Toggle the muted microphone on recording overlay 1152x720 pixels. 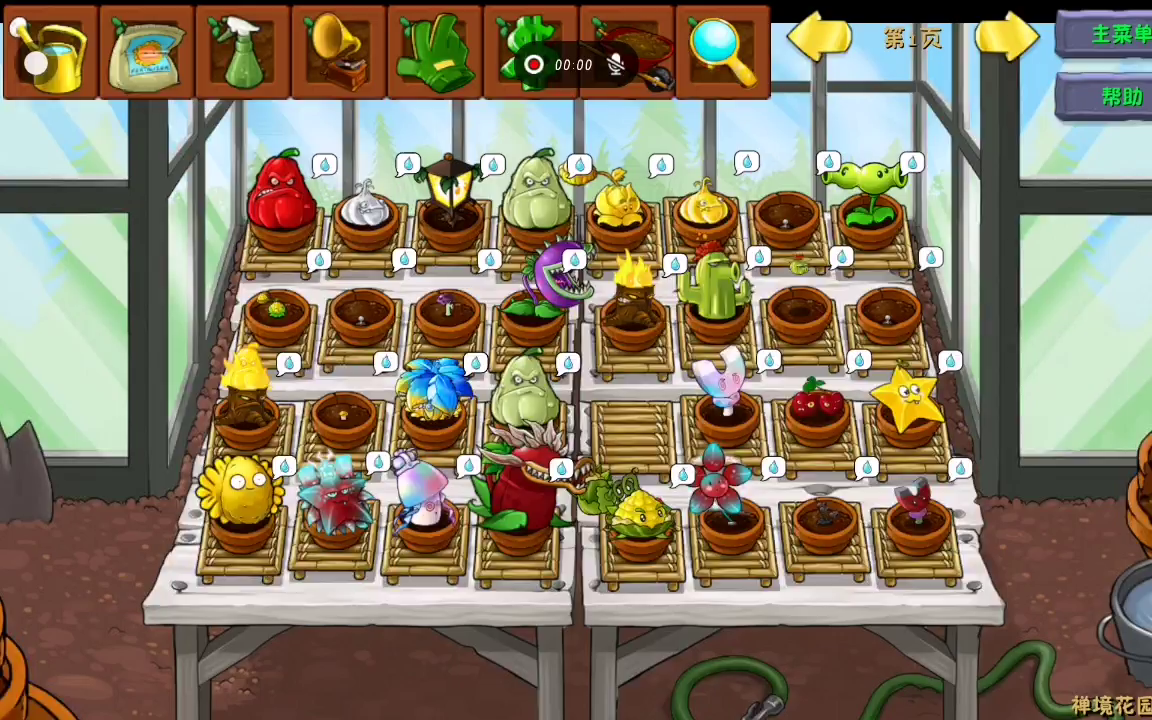point(618,65)
